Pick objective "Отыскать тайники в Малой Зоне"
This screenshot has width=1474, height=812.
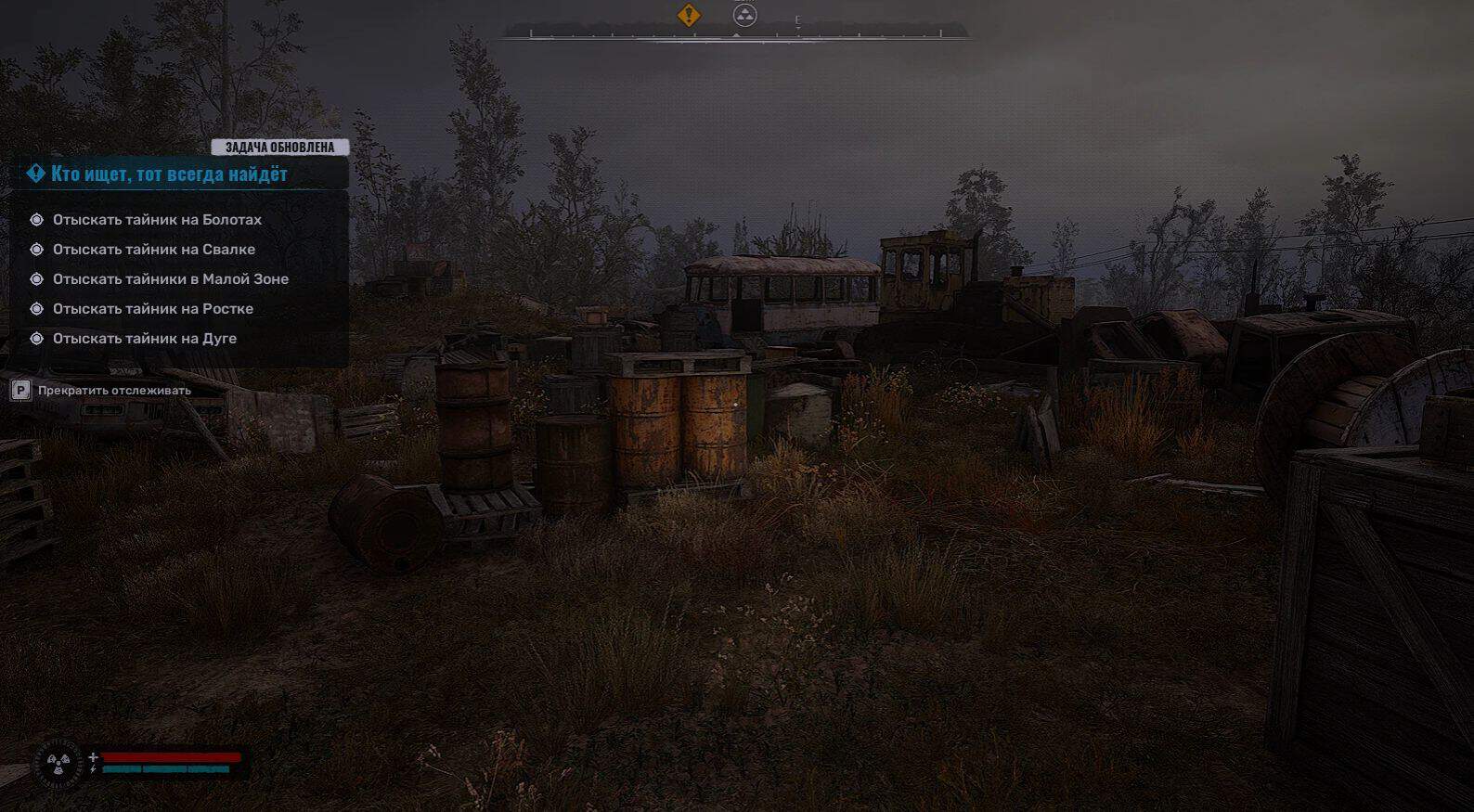(170, 279)
